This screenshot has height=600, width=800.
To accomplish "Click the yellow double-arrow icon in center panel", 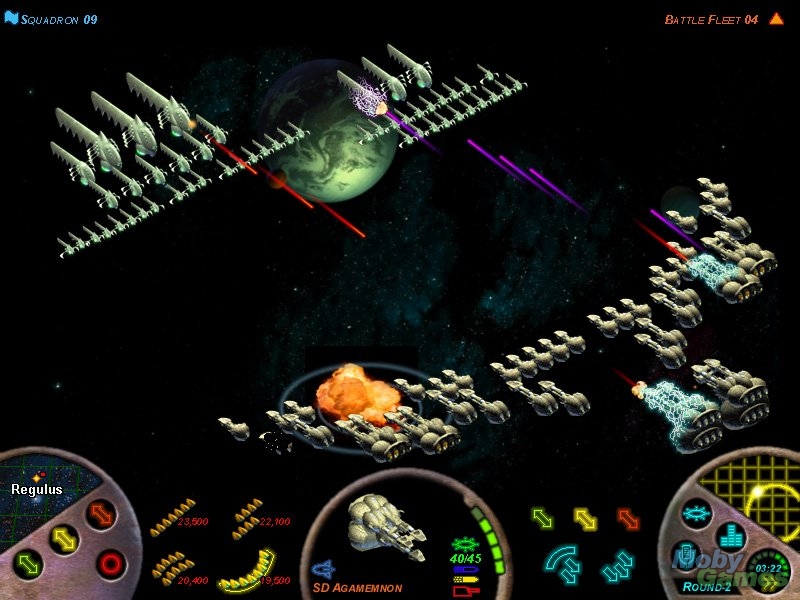I will point(585,517).
